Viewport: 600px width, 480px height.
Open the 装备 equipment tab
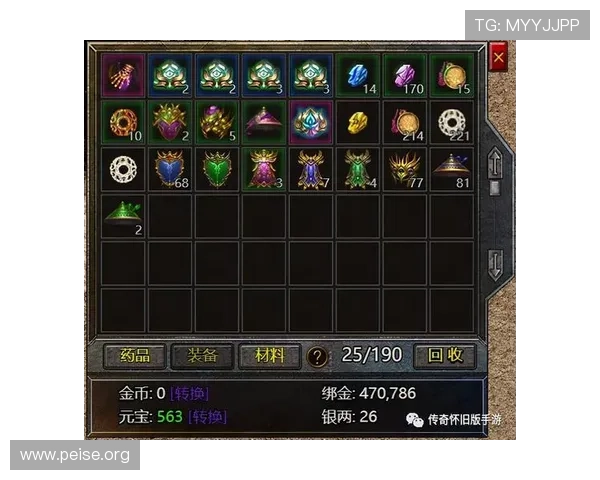point(203,355)
